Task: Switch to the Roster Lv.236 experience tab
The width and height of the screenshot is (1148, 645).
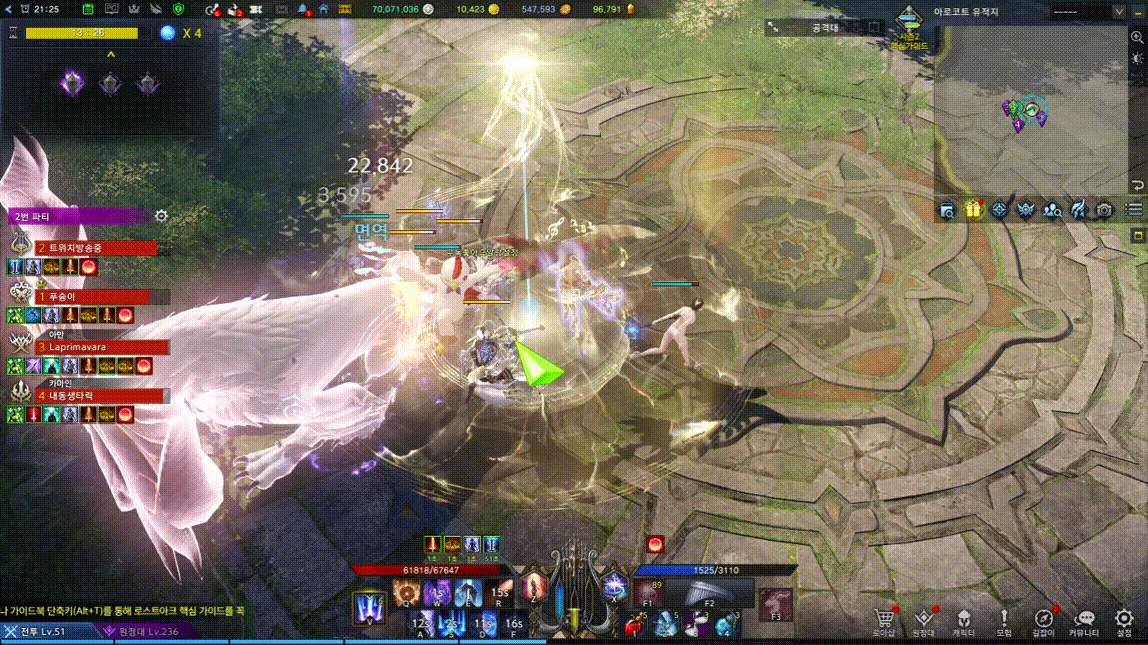Action: pos(142,631)
